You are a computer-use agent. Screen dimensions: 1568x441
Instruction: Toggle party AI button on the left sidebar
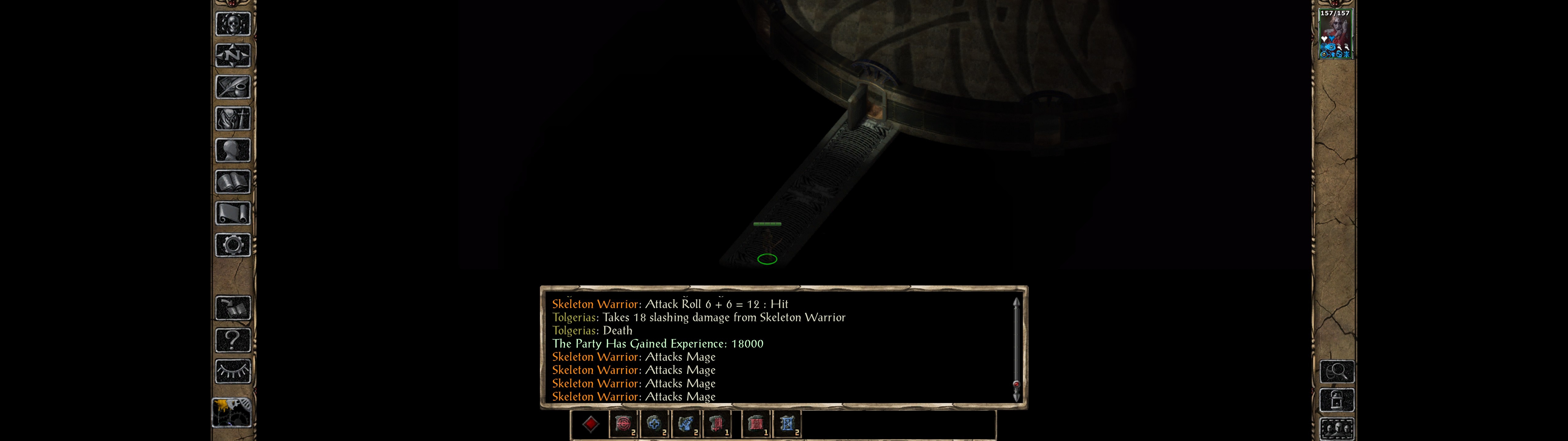[231, 413]
